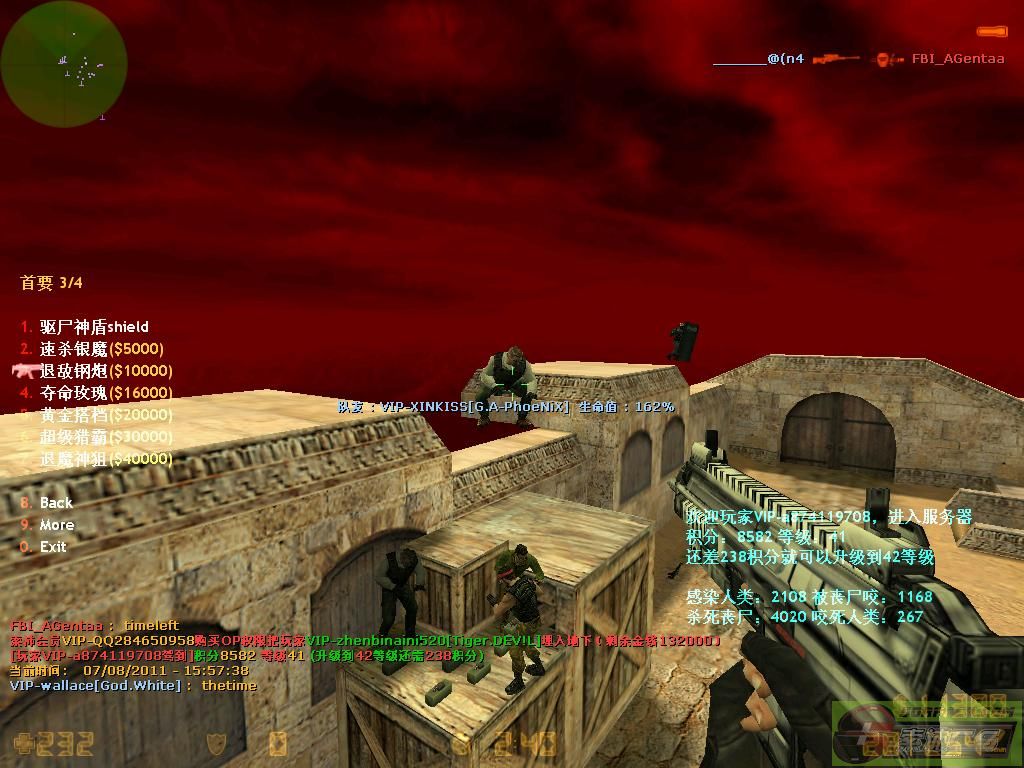This screenshot has height=768, width=1024.
Task: Exit the weapon shop menu
Action: coord(52,547)
